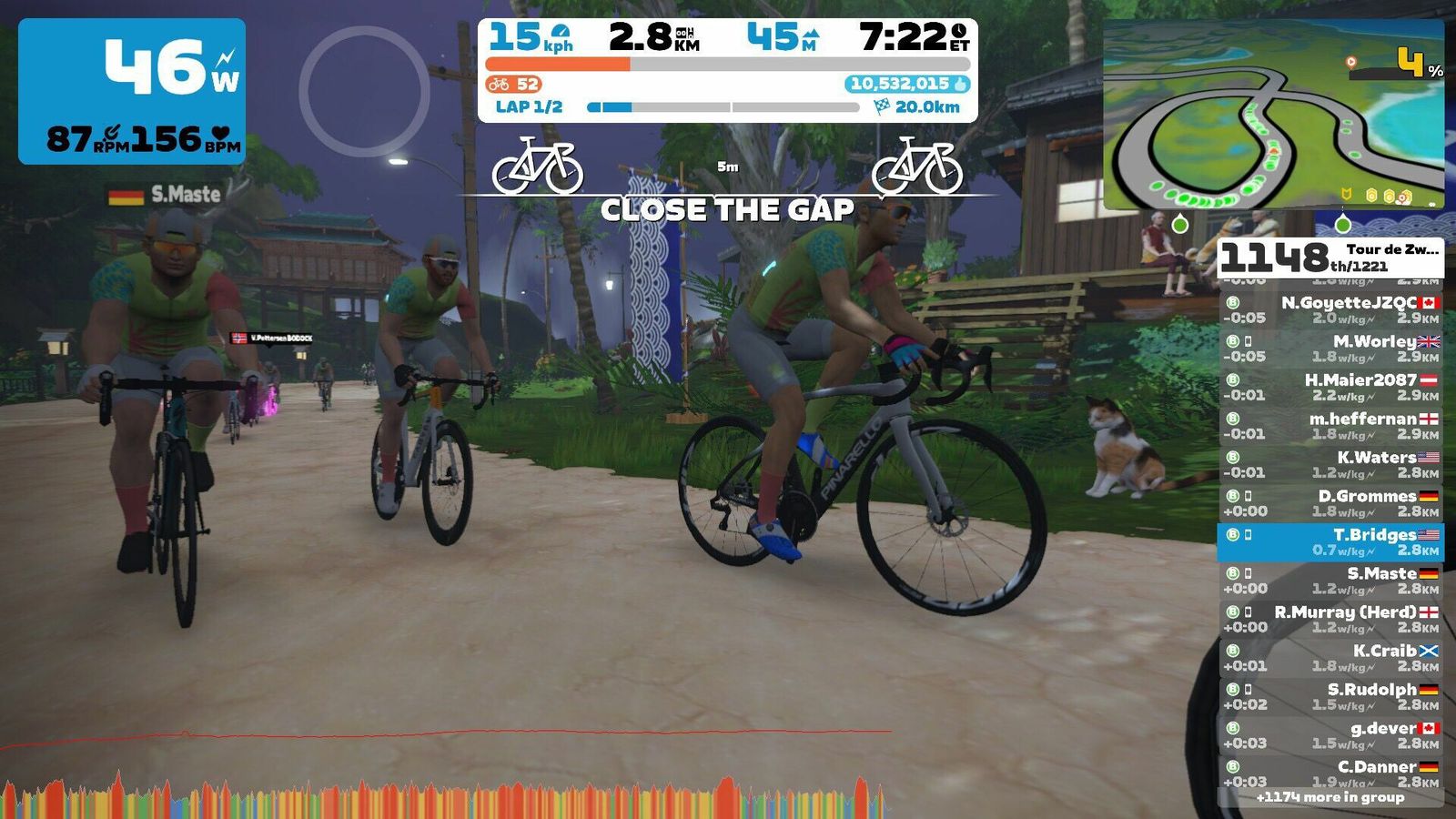Show the +1174 more in group entry

1330,797
